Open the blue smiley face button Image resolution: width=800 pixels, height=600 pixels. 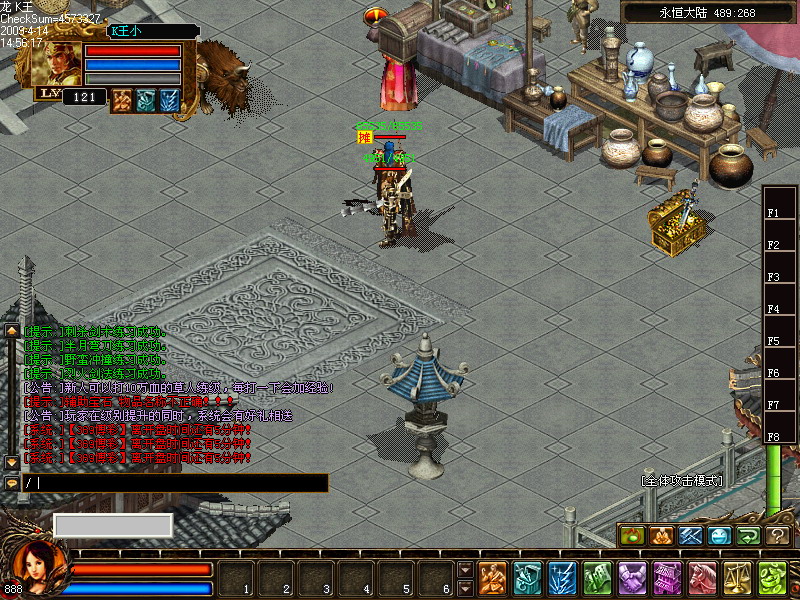point(720,536)
